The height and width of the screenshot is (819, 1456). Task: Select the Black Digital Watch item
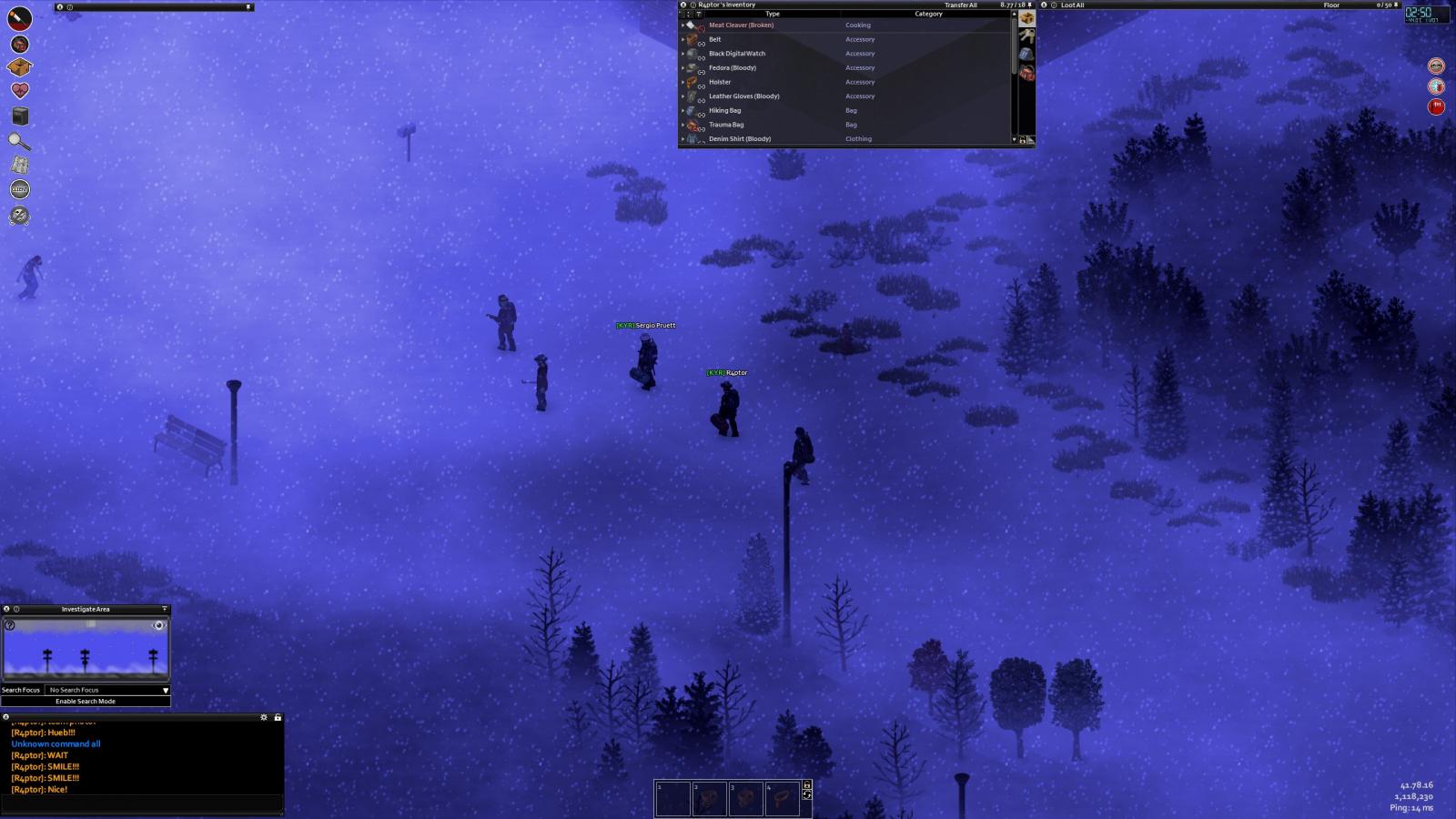(737, 54)
